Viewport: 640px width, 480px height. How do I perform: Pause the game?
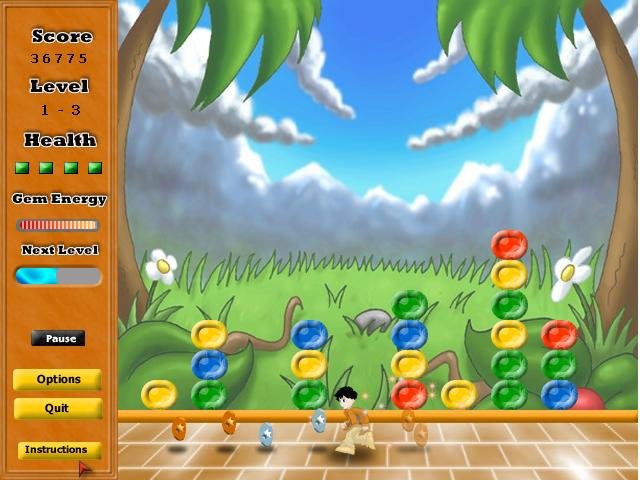(58, 339)
